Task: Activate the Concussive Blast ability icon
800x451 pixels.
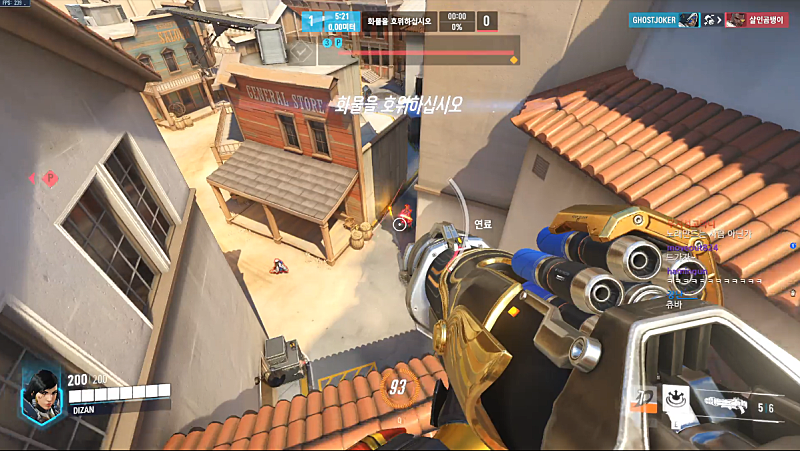Action: [x=677, y=399]
